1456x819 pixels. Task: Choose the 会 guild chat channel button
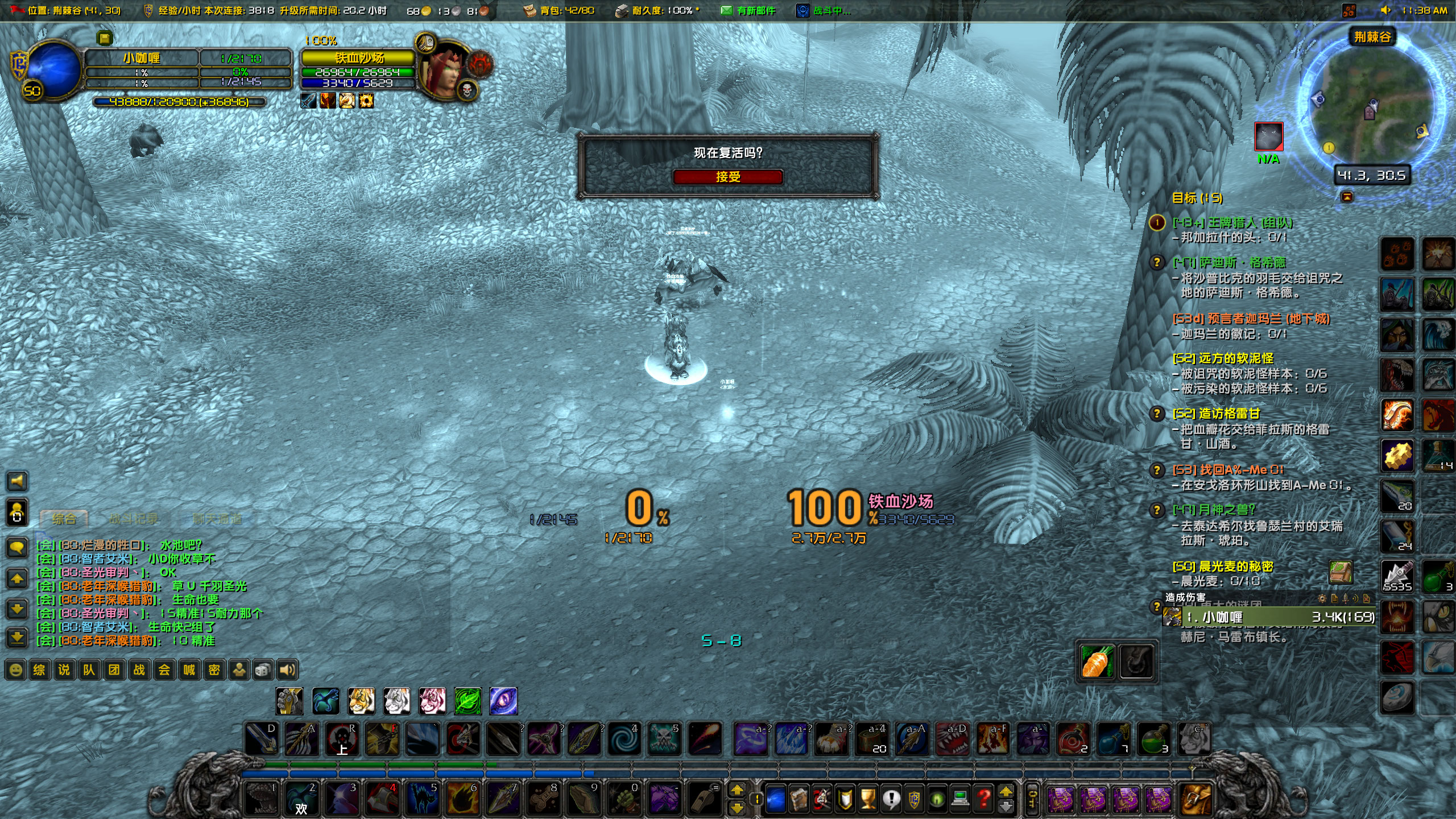tap(164, 670)
